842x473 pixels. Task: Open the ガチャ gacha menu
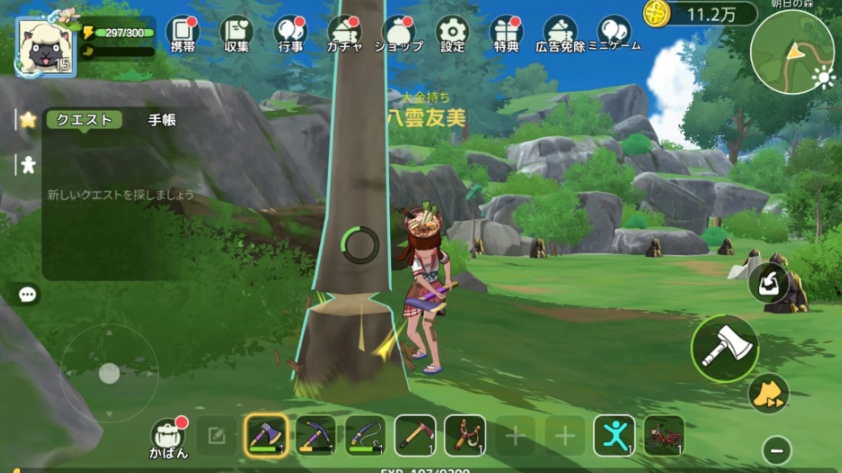click(x=345, y=34)
